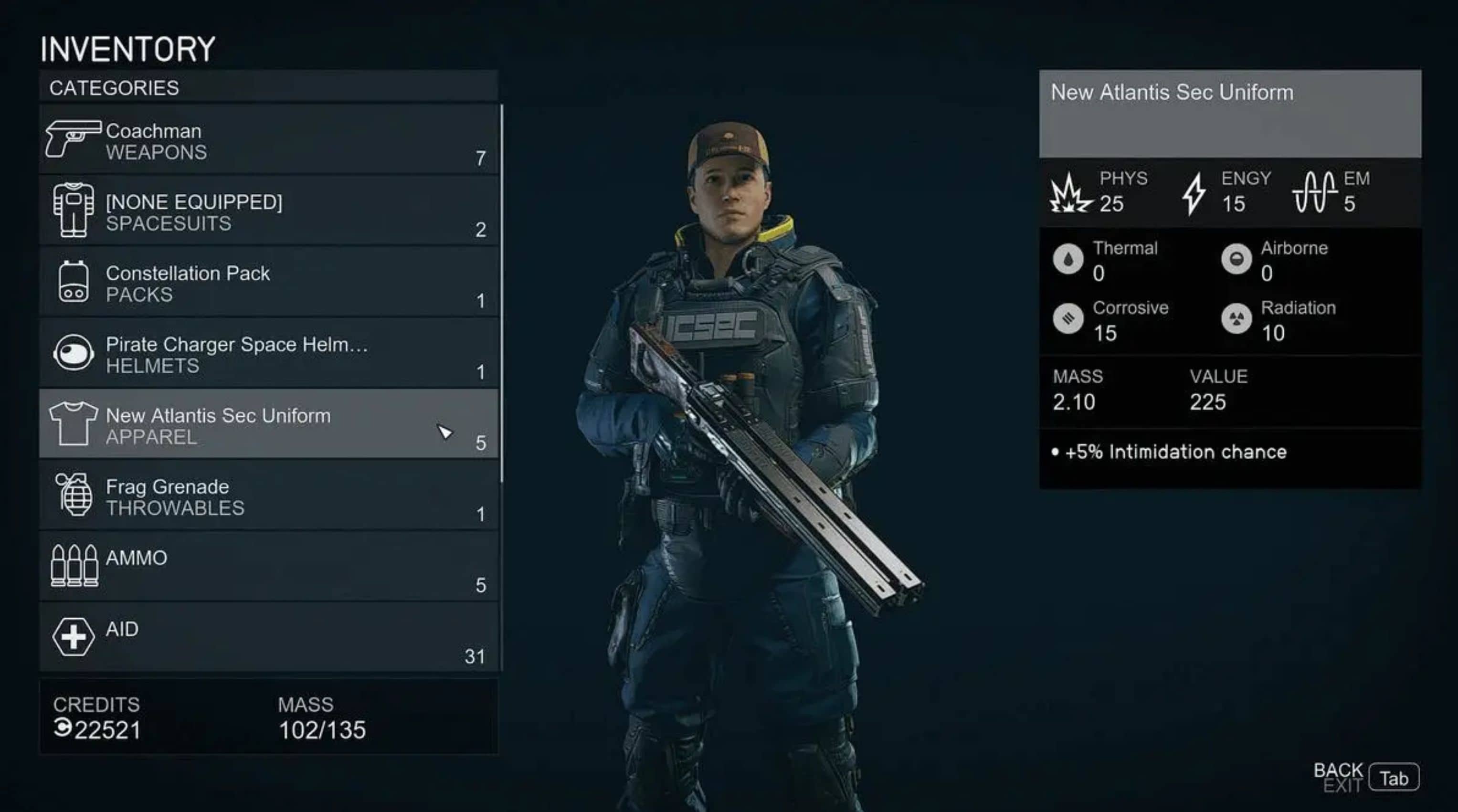This screenshot has height=812, width=1458.
Task: Select the Spacesuits category row
Action: pyautogui.click(x=268, y=211)
